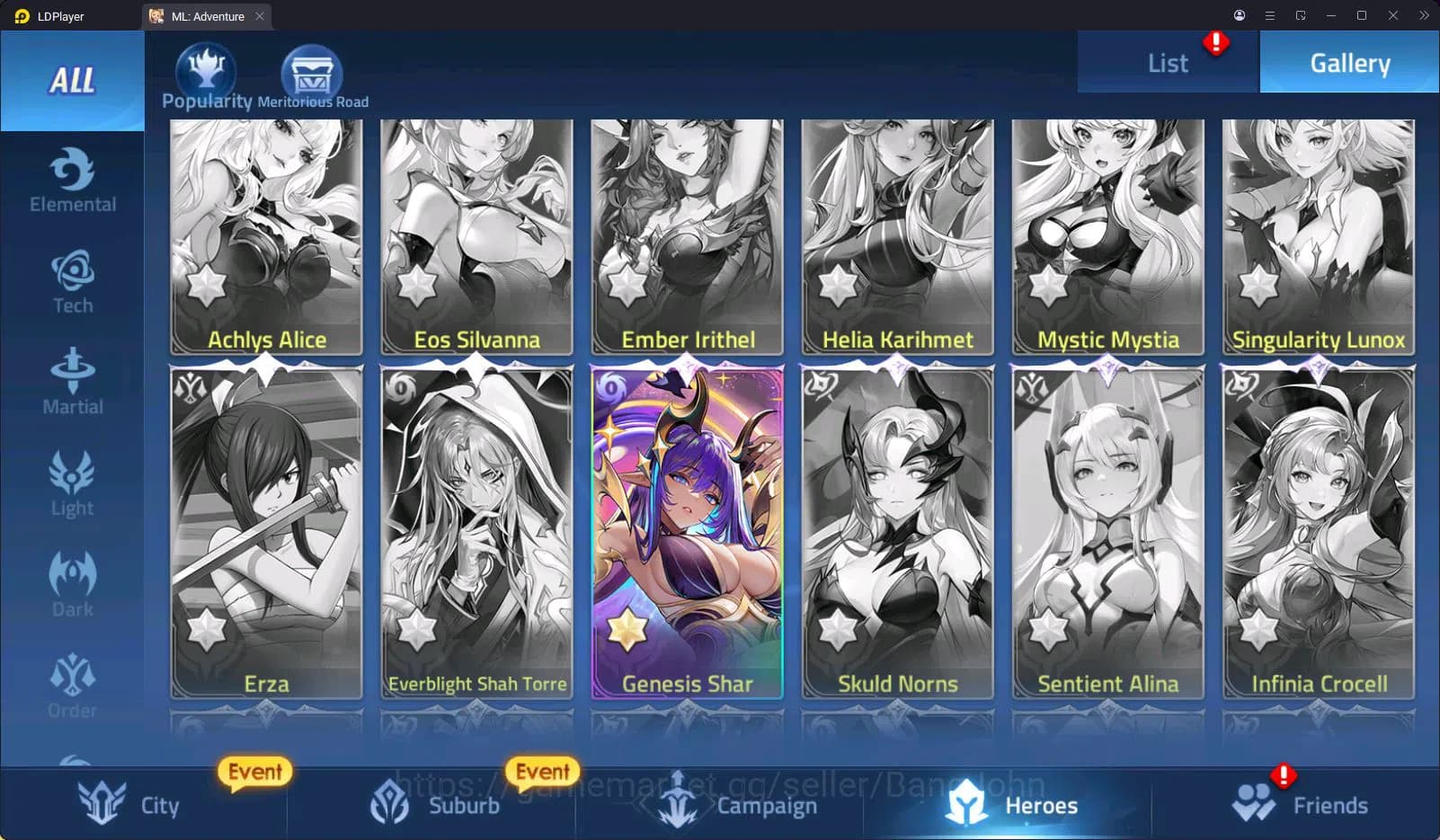Screen dimensions: 1440x840
Task: Select the Genesis Shar hero card
Action: click(x=687, y=530)
